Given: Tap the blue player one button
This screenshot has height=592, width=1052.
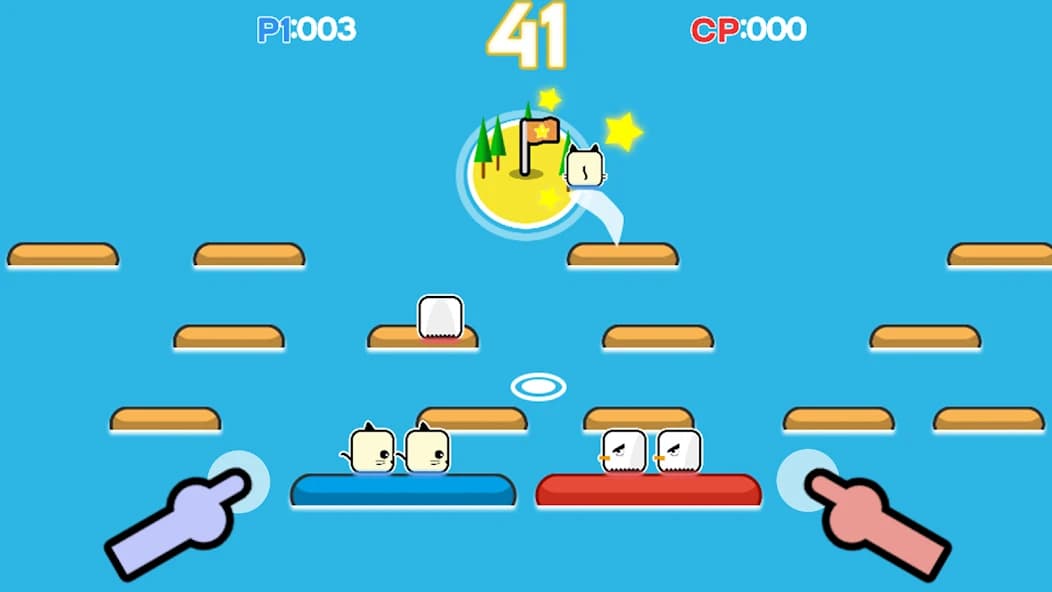Looking at the screenshot, I should click(238, 482).
